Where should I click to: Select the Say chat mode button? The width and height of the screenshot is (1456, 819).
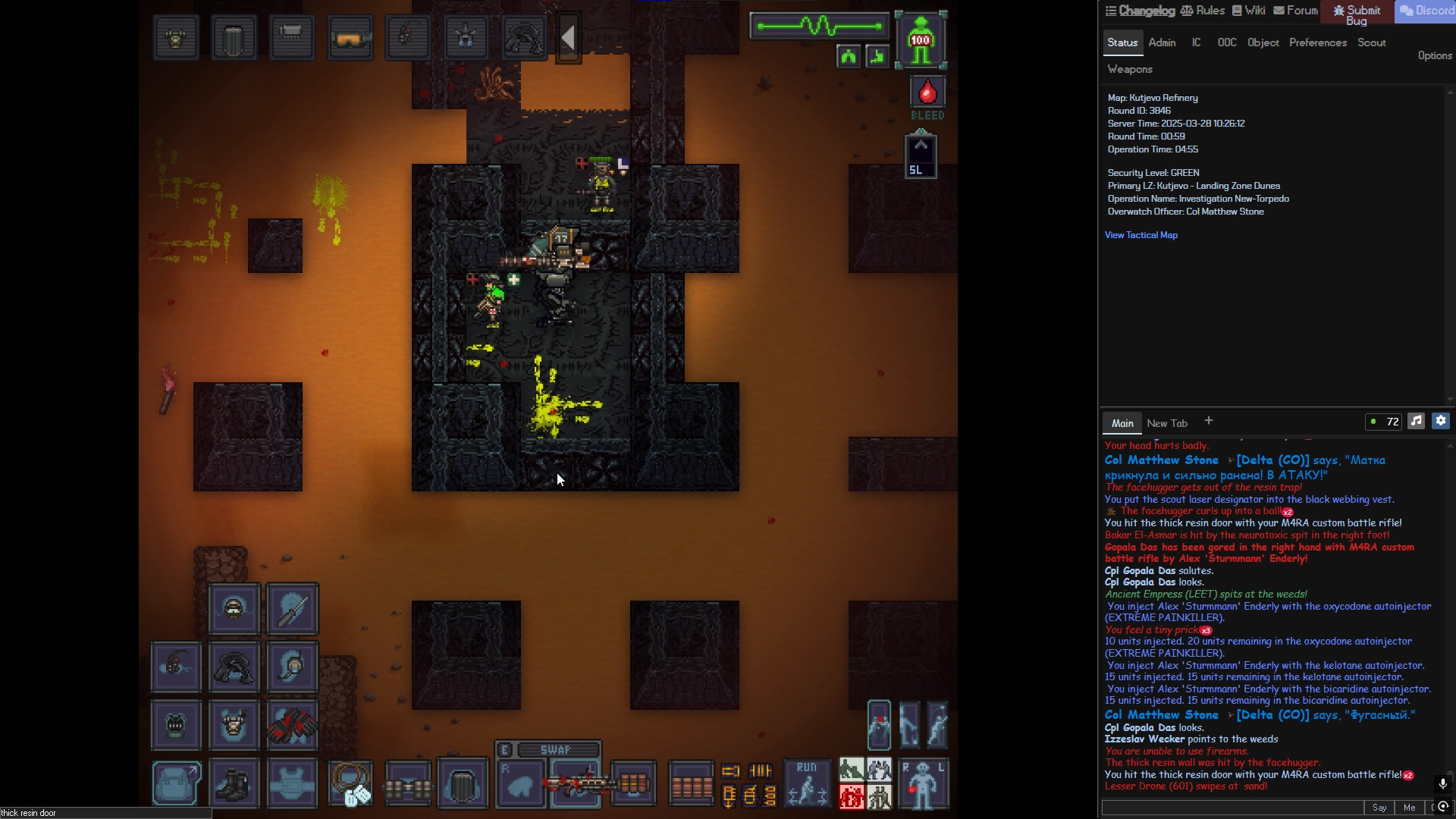click(1379, 808)
